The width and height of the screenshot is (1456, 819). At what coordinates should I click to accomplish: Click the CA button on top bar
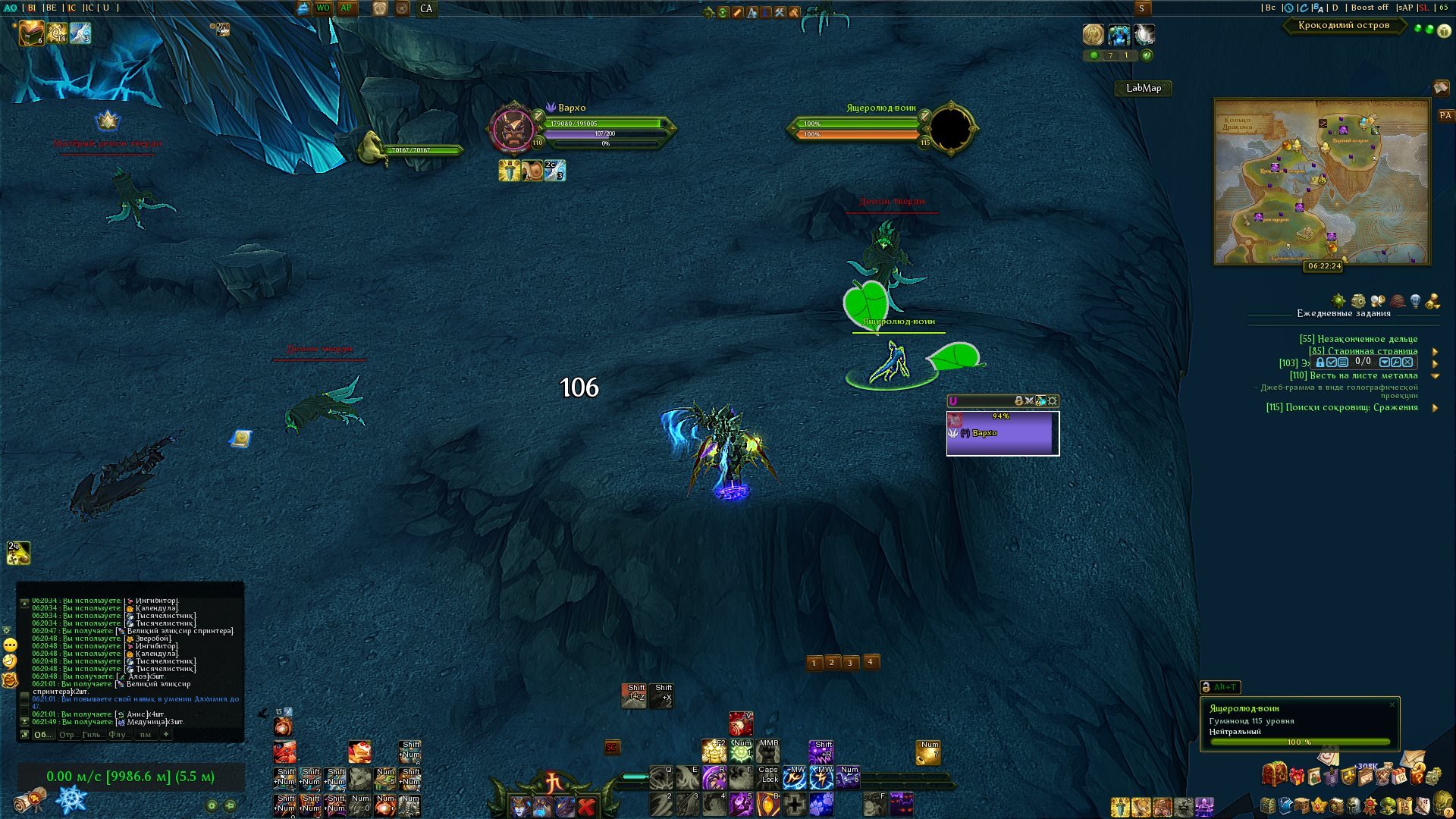(x=426, y=9)
